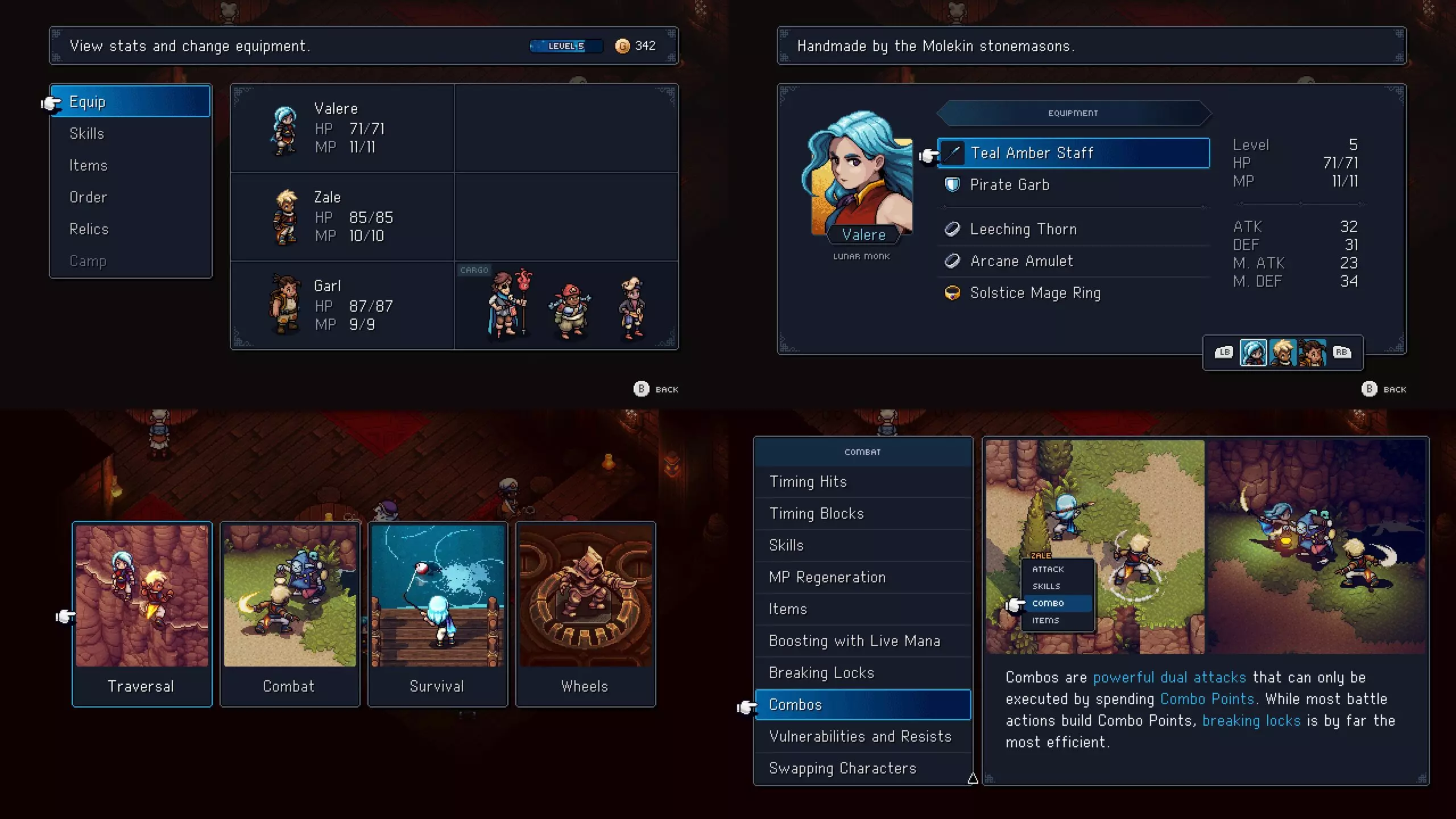Select the Solstice Mage Ring slot
Viewport: 1456px width, 819px height.
[x=1073, y=293]
